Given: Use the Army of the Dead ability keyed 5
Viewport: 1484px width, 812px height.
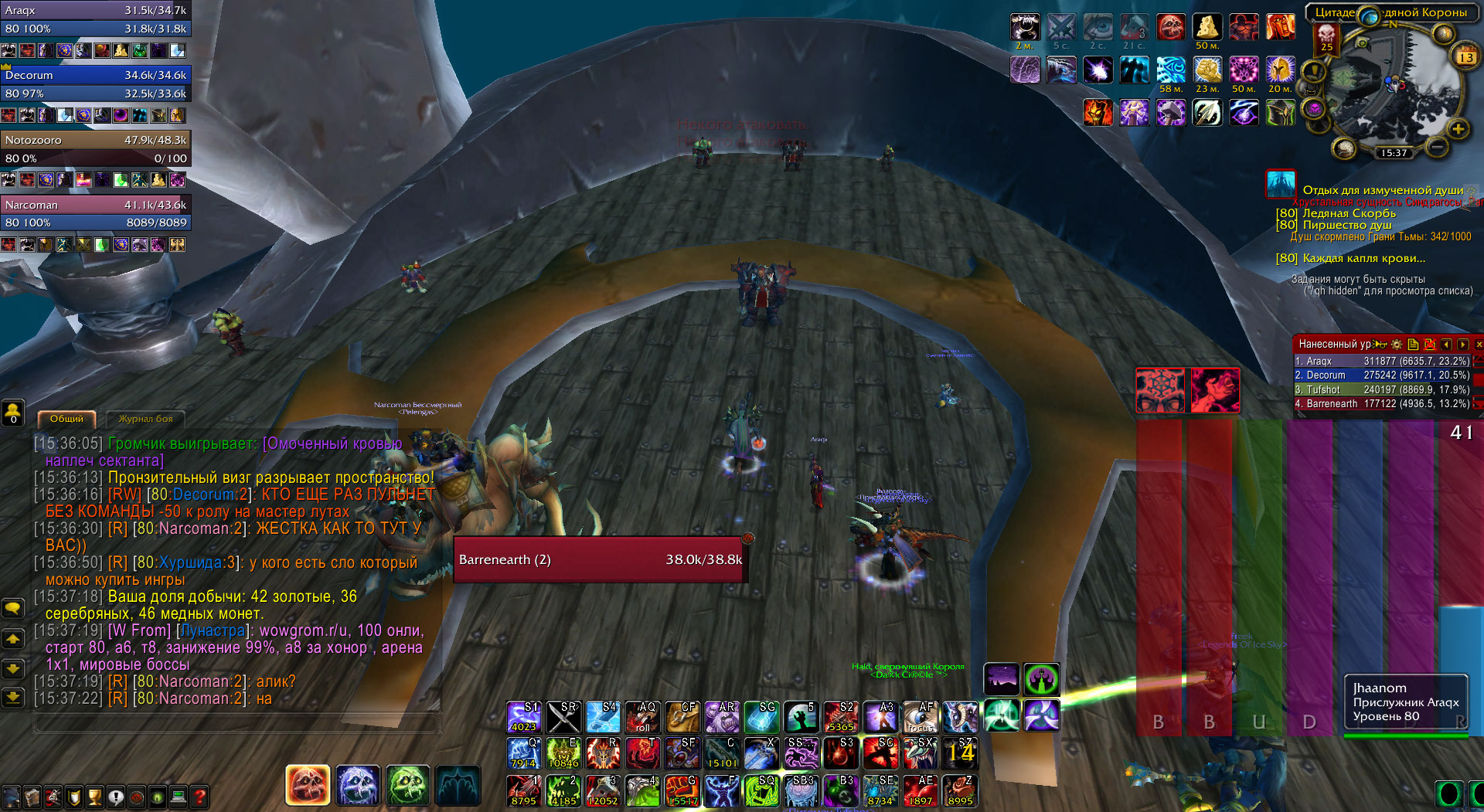Looking at the screenshot, I should pyautogui.click(x=801, y=717).
